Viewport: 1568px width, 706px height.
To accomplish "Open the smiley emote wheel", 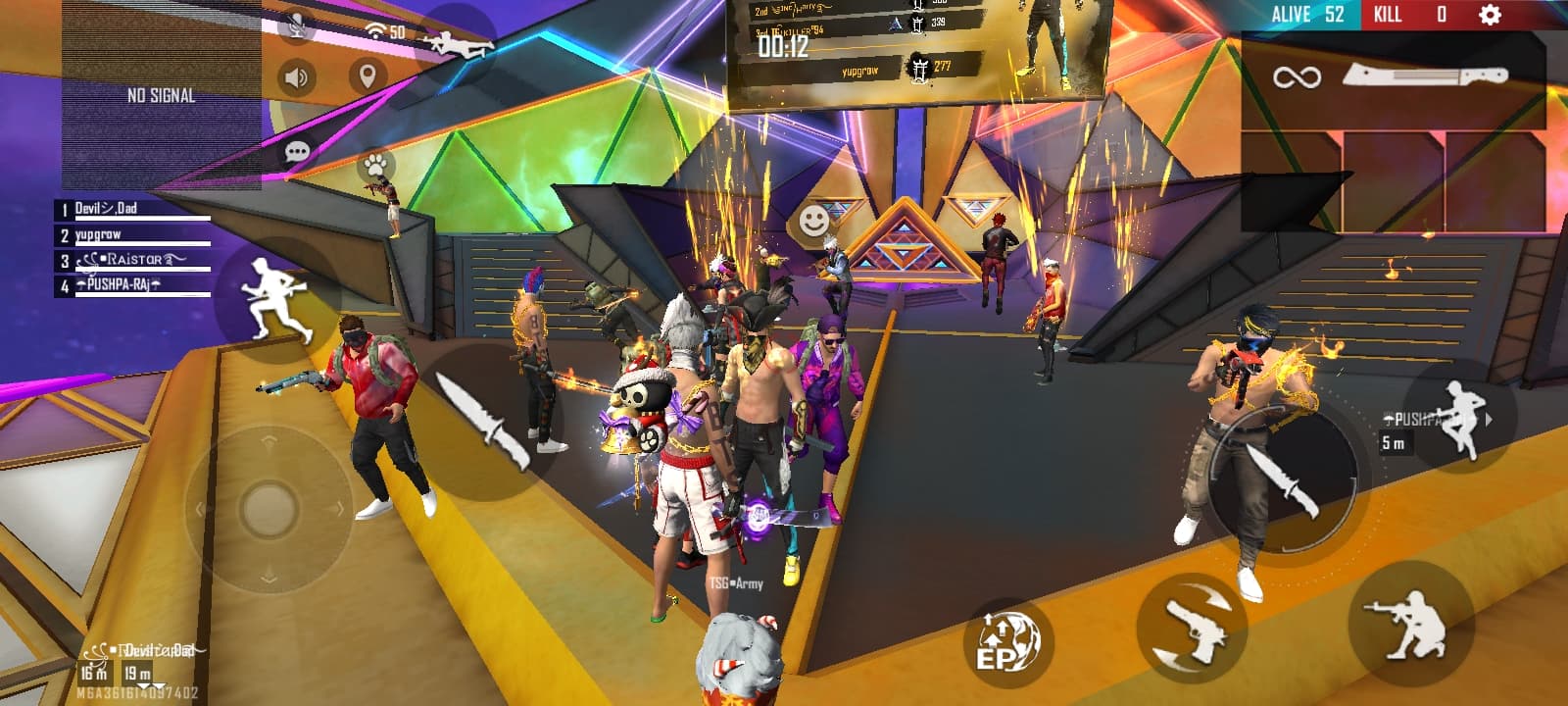I will 813,222.
